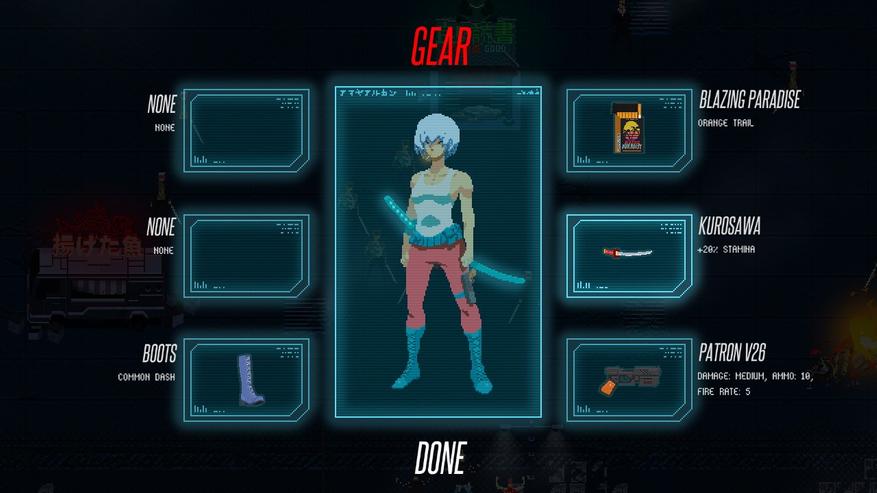Select the Blazing Paradise cigarette slot
Image resolution: width=877 pixels, height=493 pixels.
pyautogui.click(x=628, y=130)
